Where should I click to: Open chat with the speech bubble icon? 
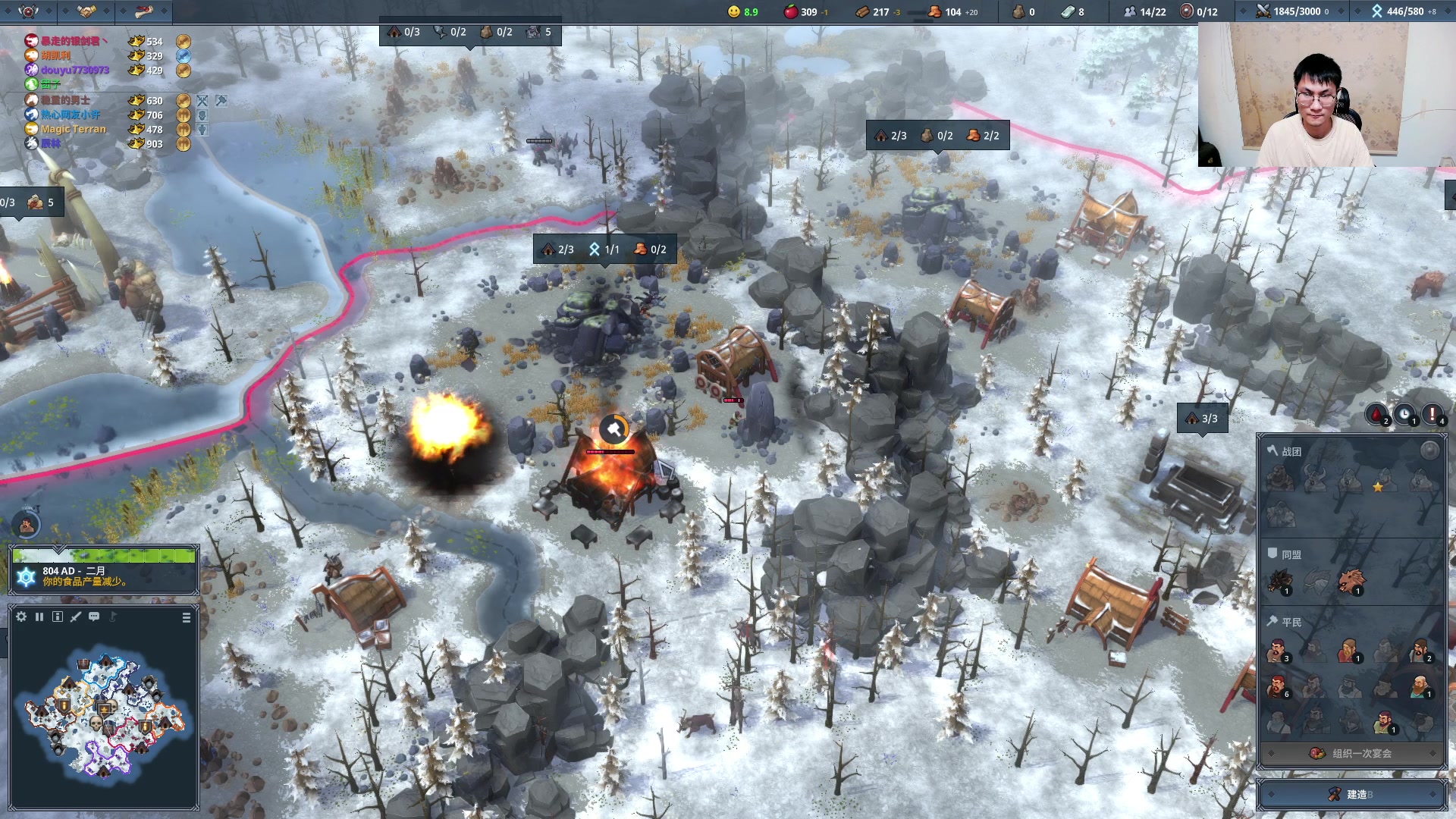tap(94, 617)
